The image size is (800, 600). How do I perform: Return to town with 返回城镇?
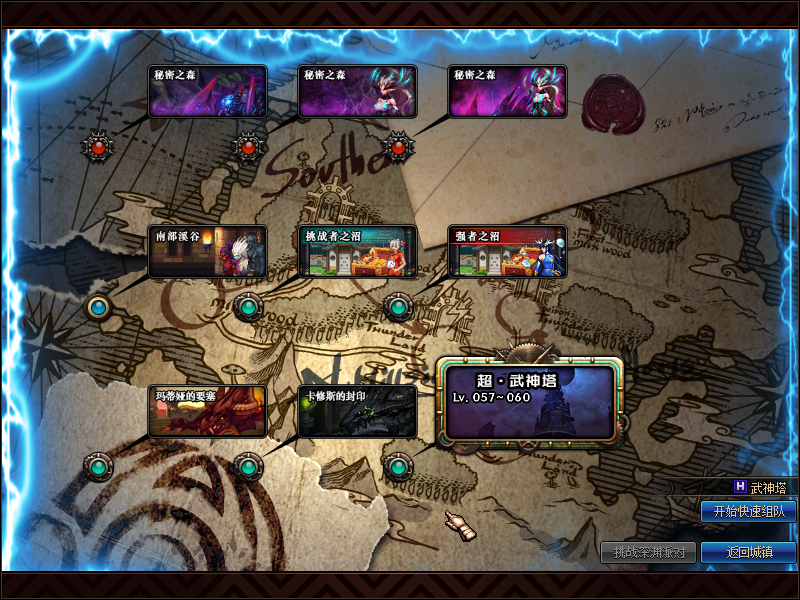pyautogui.click(x=749, y=552)
